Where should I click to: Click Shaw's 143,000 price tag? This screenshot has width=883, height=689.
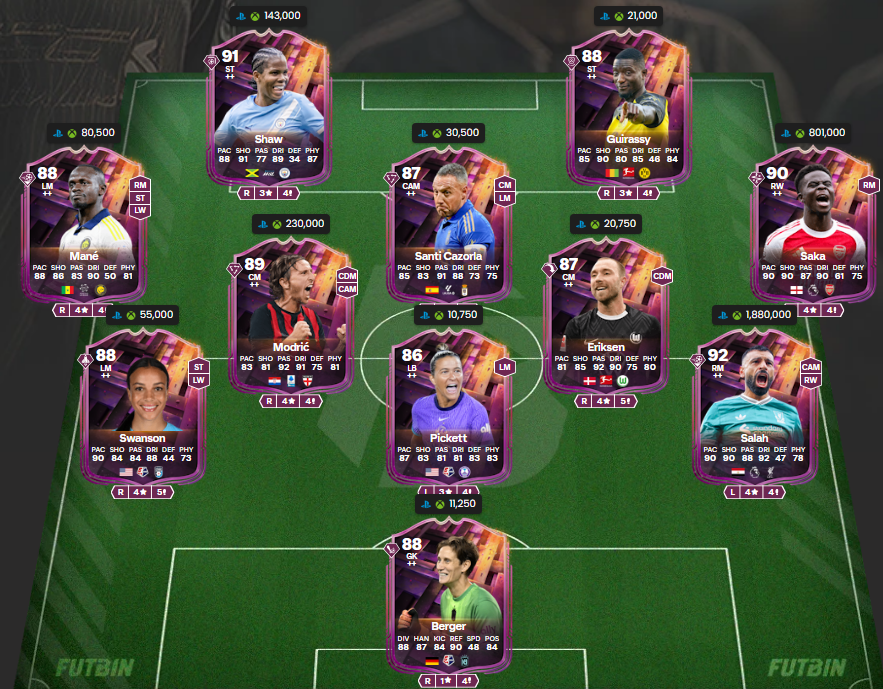[x=268, y=16]
